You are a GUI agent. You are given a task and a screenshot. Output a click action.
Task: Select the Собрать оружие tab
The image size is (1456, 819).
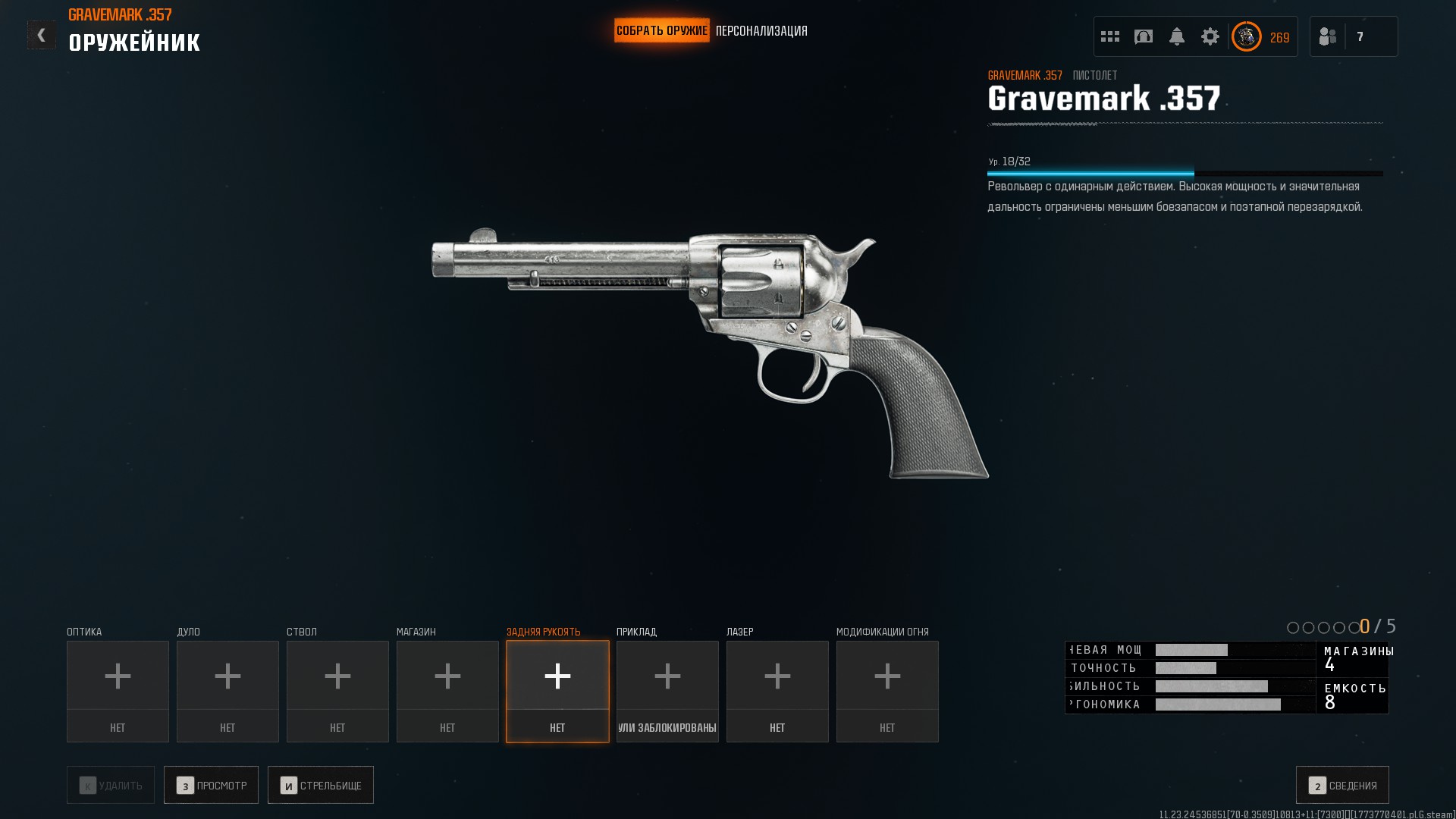click(661, 31)
